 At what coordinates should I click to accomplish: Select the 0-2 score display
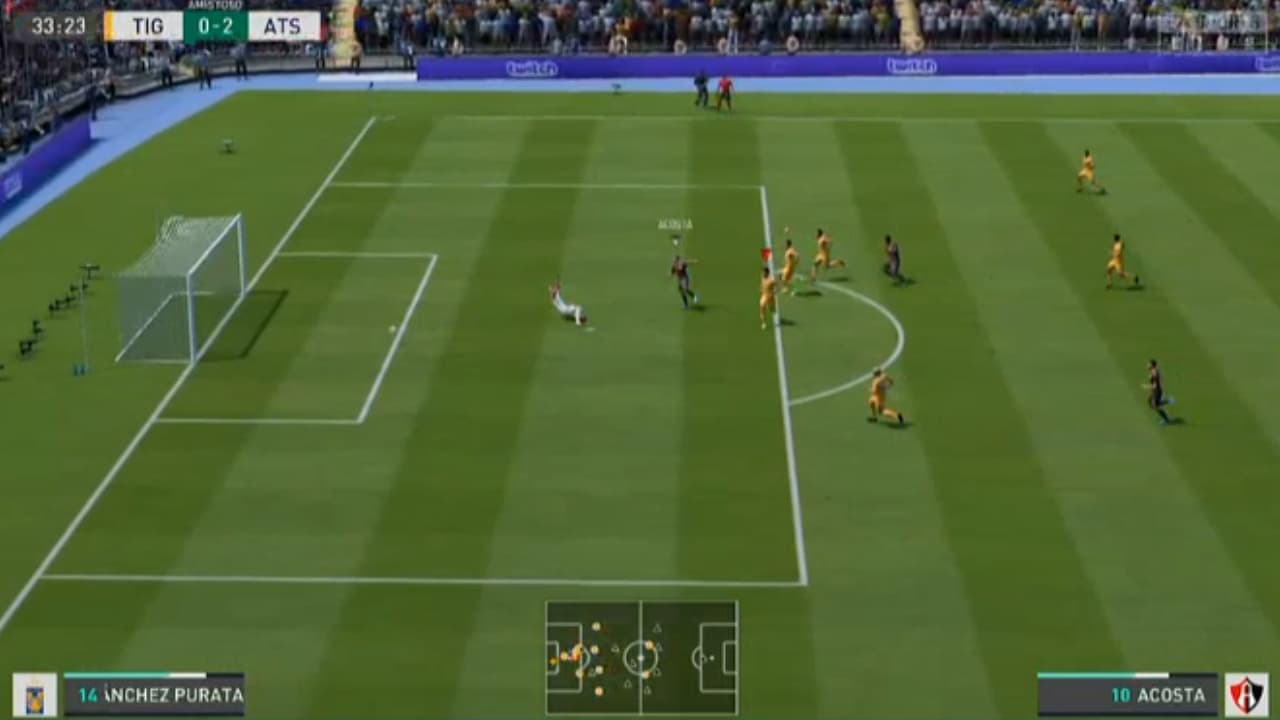pyautogui.click(x=216, y=27)
